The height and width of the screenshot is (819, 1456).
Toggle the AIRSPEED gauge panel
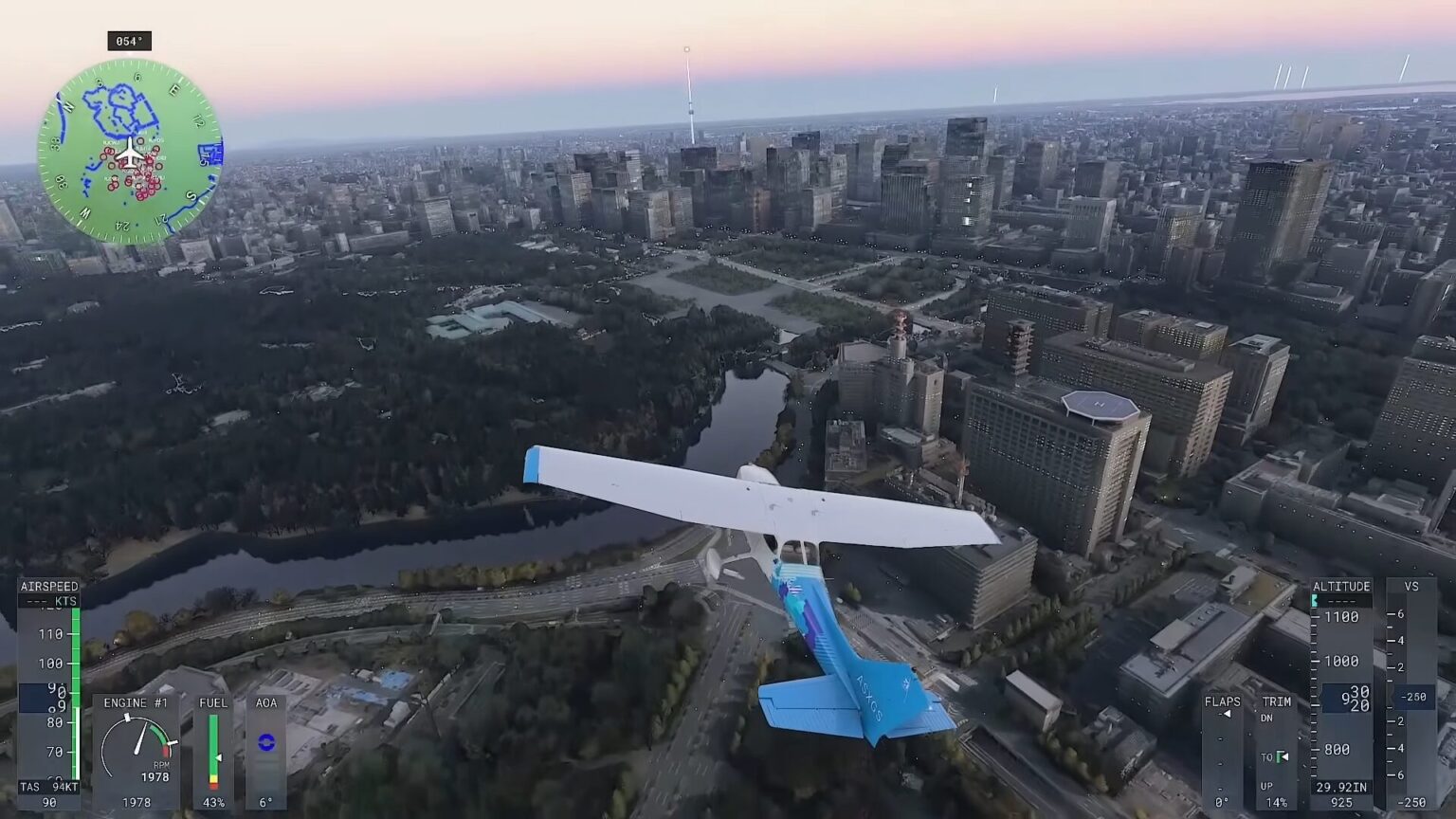click(x=50, y=587)
